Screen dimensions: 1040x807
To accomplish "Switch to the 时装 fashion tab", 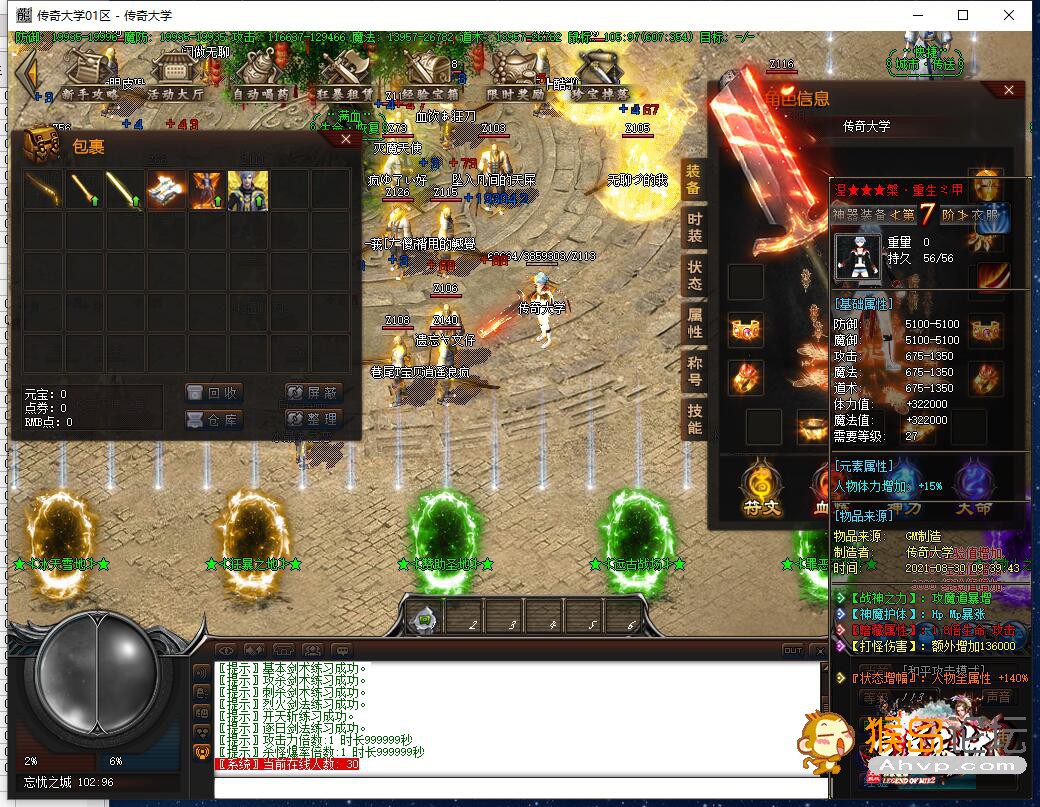I will [695, 229].
